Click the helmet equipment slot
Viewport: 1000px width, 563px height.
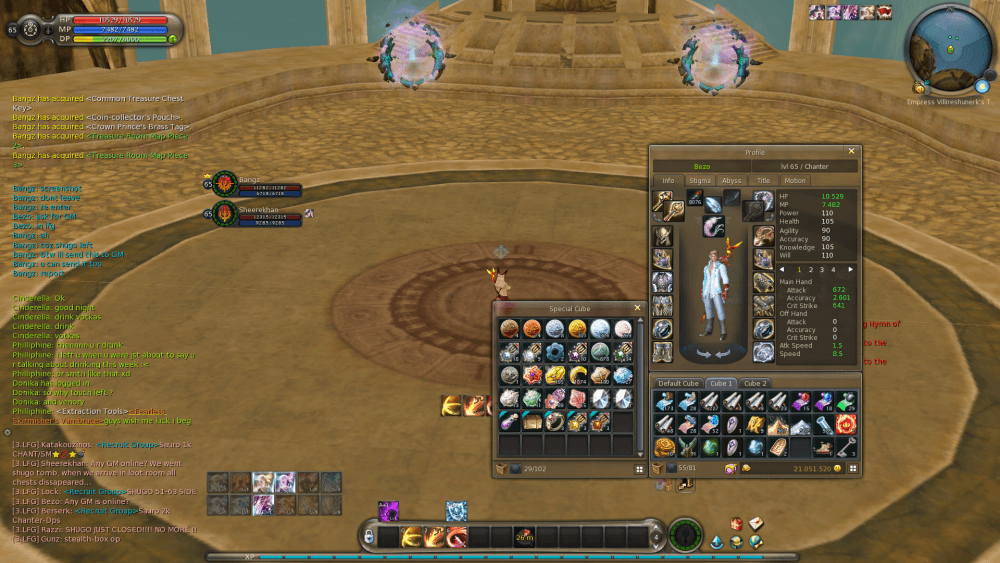coord(662,236)
